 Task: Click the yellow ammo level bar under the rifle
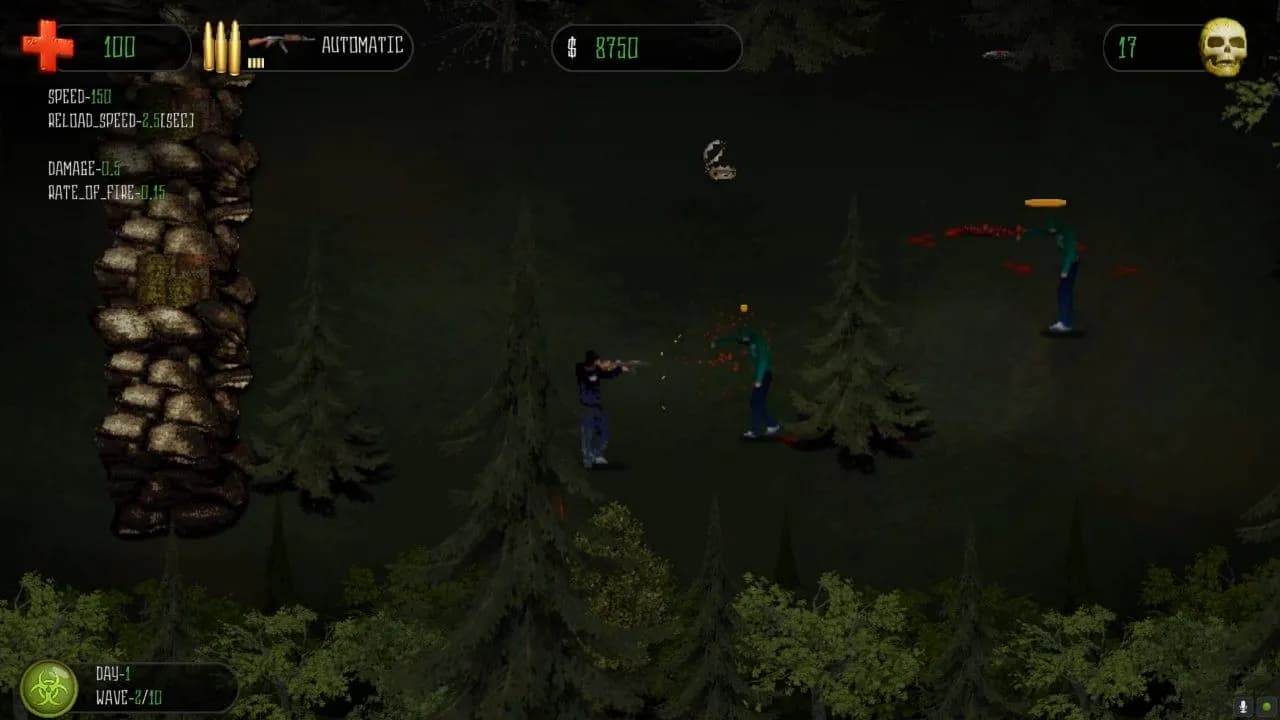pos(258,62)
